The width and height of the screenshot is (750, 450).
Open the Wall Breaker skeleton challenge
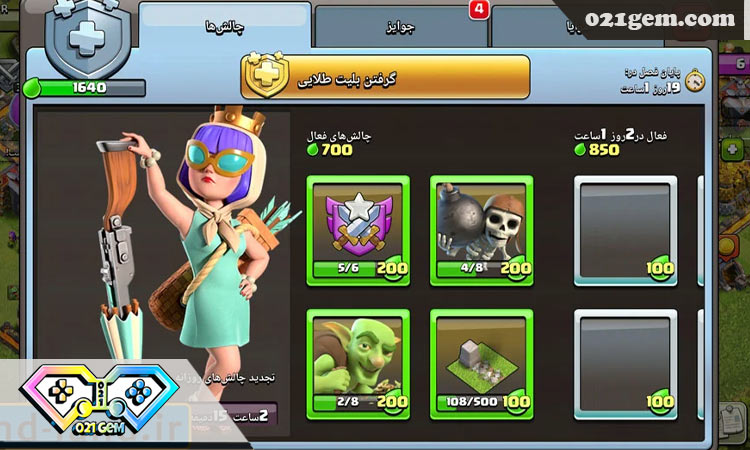[x=481, y=228]
